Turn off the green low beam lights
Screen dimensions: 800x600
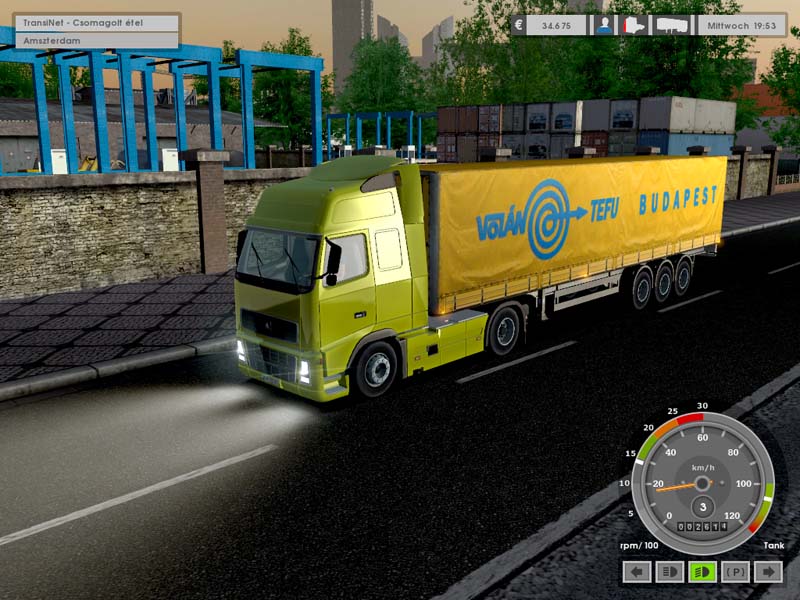[702, 572]
